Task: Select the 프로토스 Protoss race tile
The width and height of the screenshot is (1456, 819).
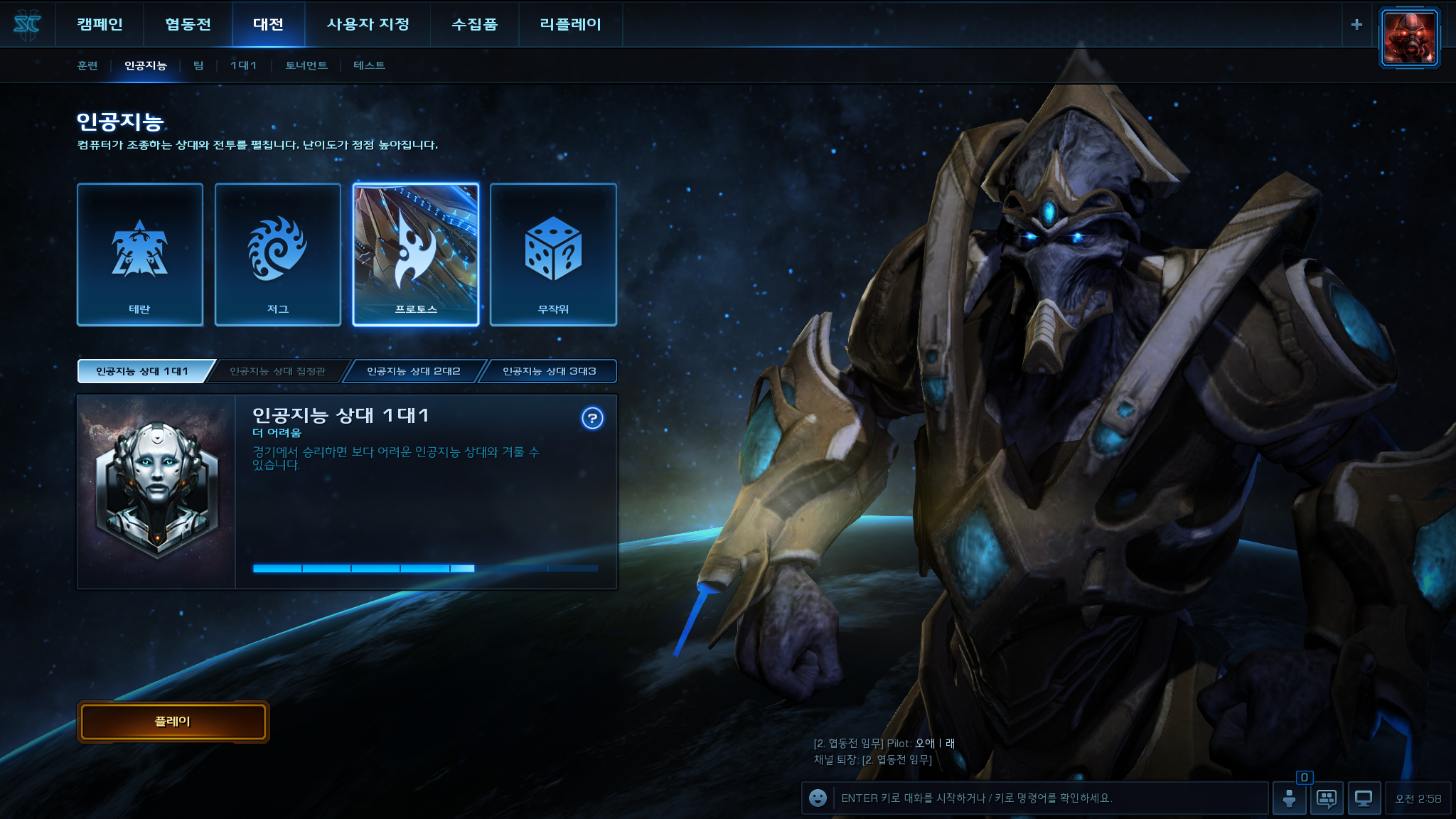Action: (x=416, y=255)
